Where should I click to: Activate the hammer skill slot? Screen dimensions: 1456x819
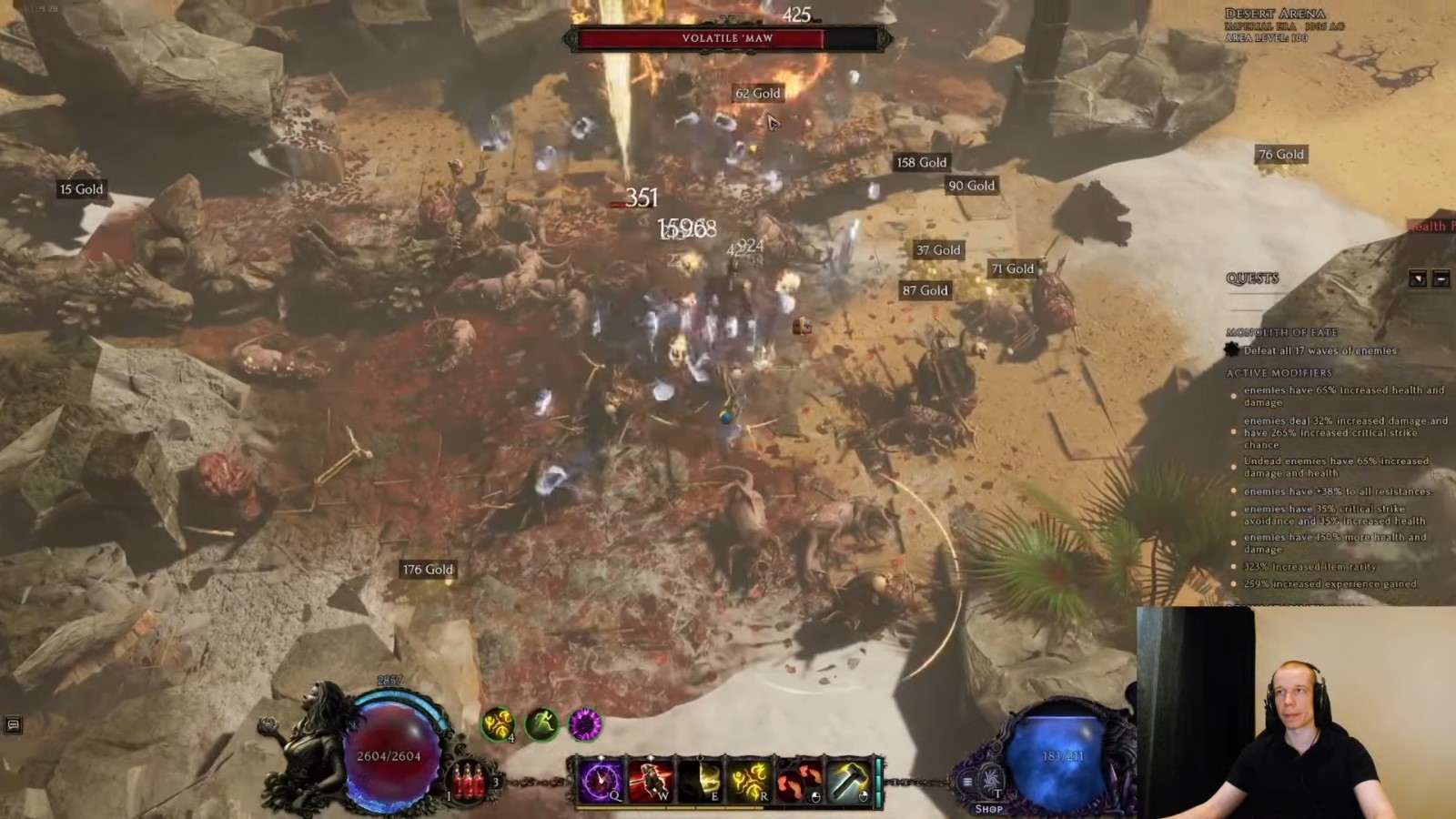pos(849,781)
